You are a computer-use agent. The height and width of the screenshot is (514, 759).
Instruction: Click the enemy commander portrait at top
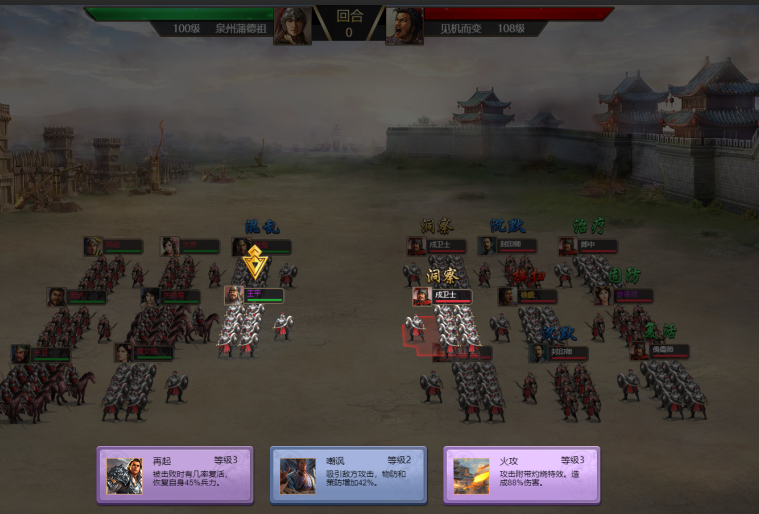404,25
